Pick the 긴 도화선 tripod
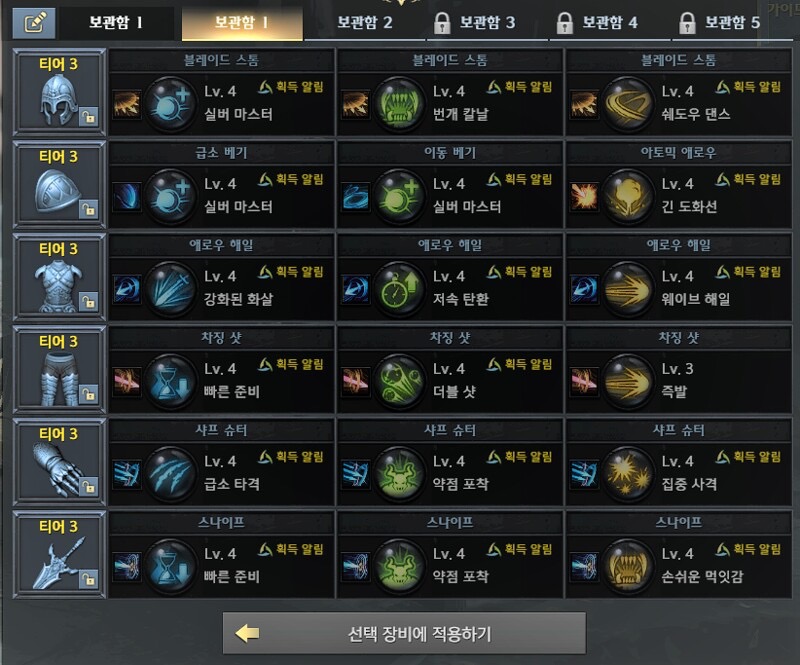Viewport: 800px width, 665px height. 679,196
